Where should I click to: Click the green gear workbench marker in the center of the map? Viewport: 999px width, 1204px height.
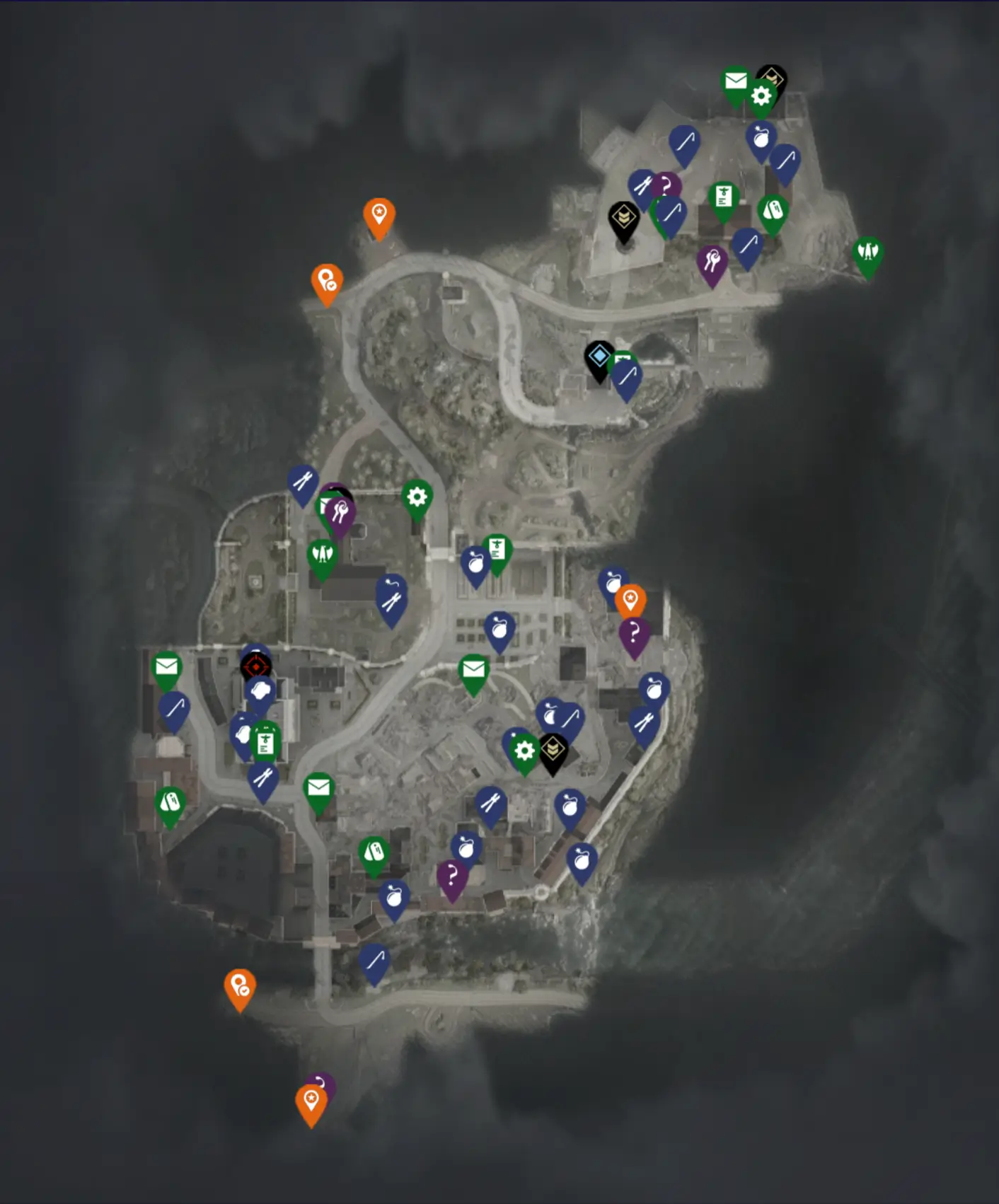[524, 752]
